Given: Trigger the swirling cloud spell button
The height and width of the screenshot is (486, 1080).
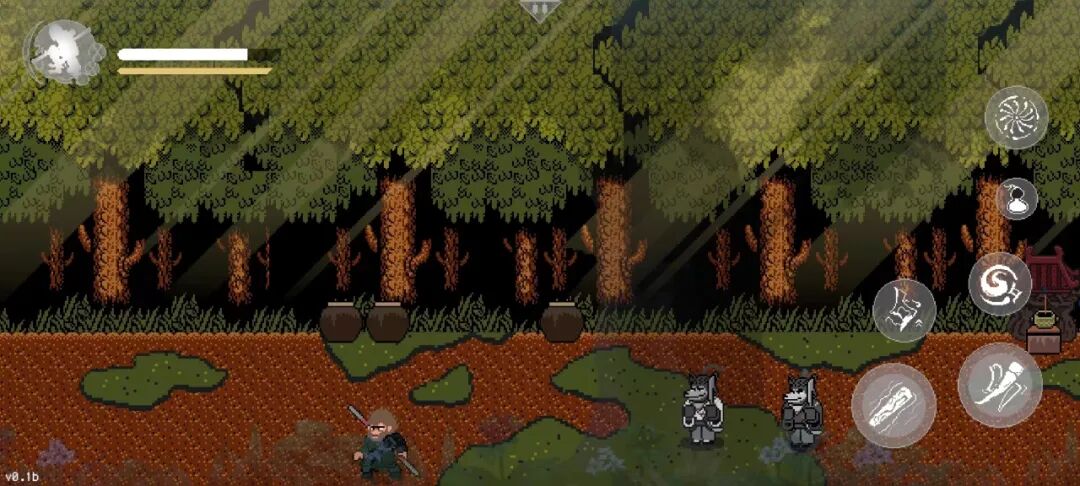Looking at the screenshot, I should point(999,284).
